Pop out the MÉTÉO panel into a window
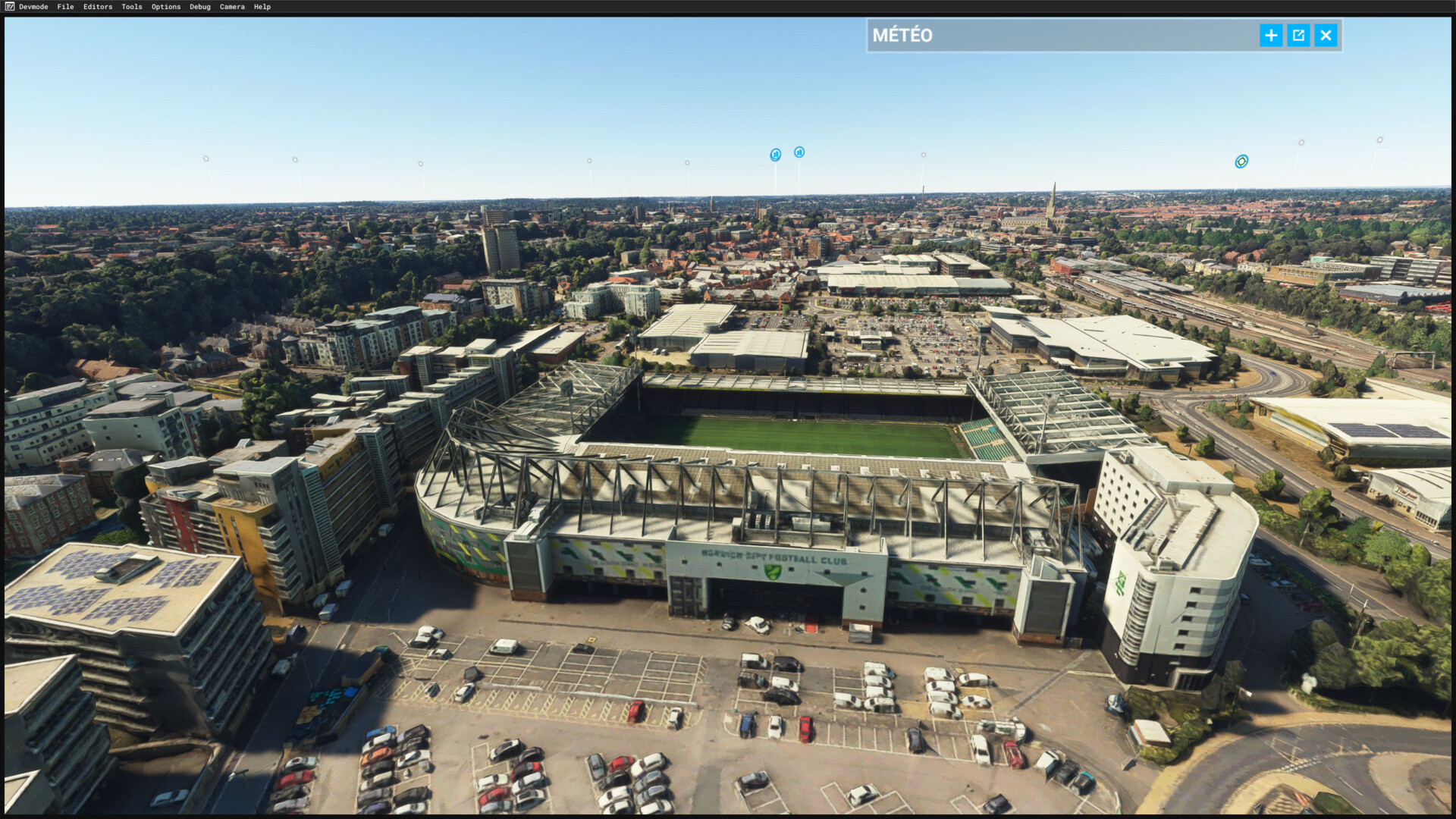The width and height of the screenshot is (1456, 819). point(1298,36)
